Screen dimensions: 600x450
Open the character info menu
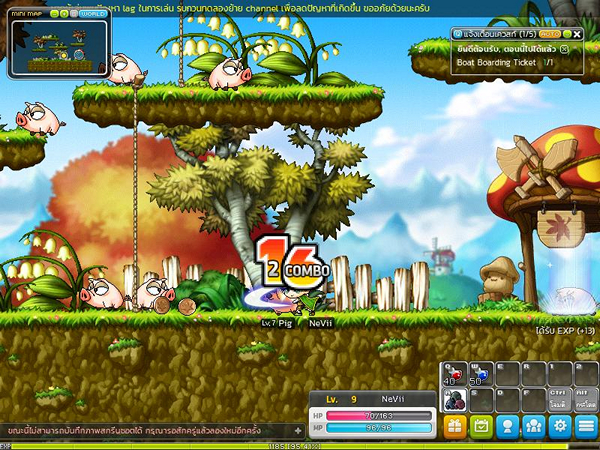pyautogui.click(x=507, y=426)
